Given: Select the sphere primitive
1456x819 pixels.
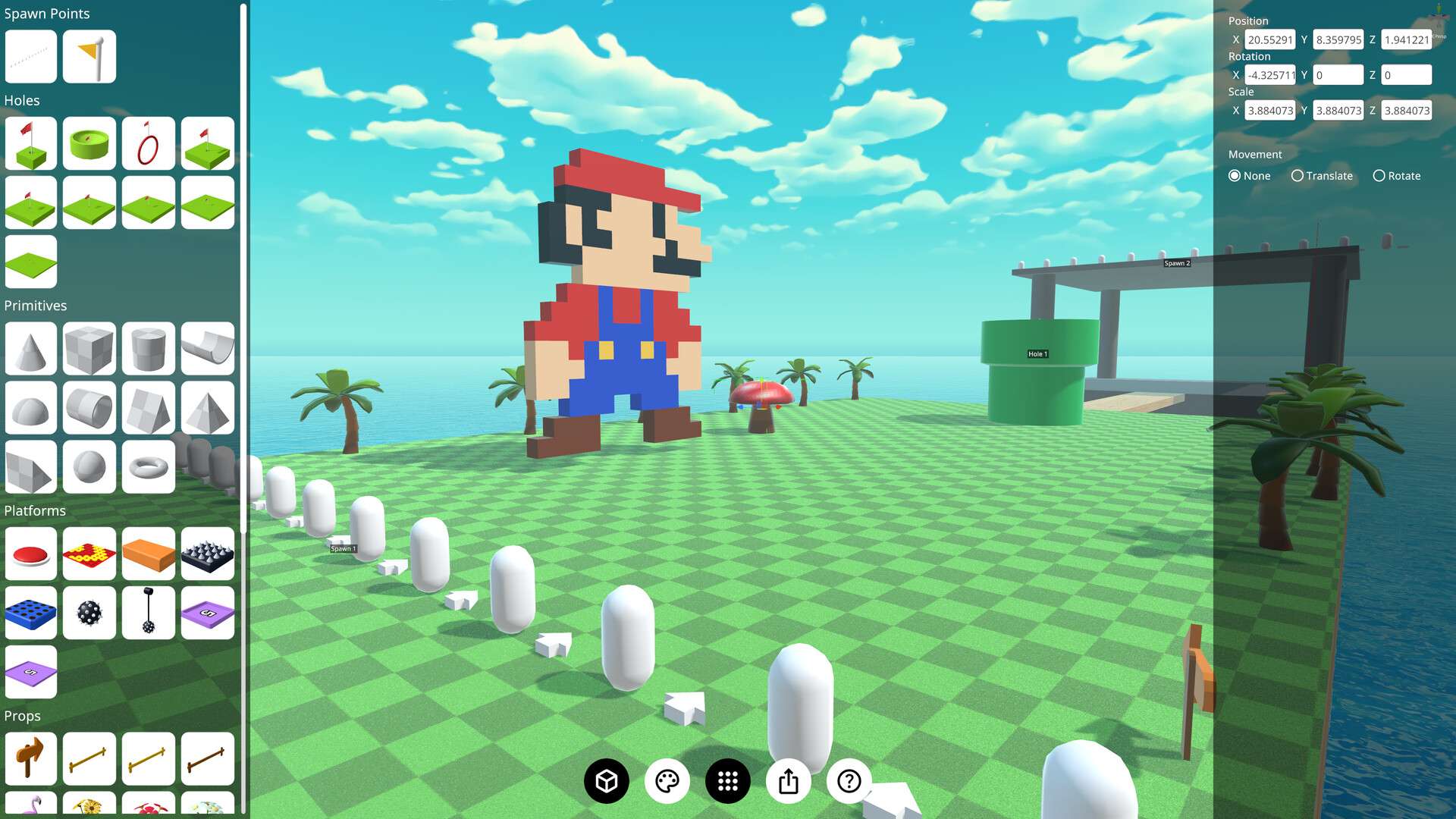Looking at the screenshot, I should coord(89,466).
